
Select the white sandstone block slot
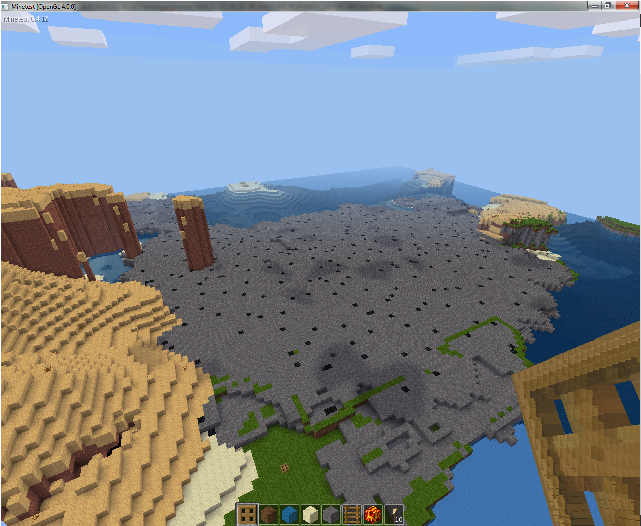pos(310,515)
